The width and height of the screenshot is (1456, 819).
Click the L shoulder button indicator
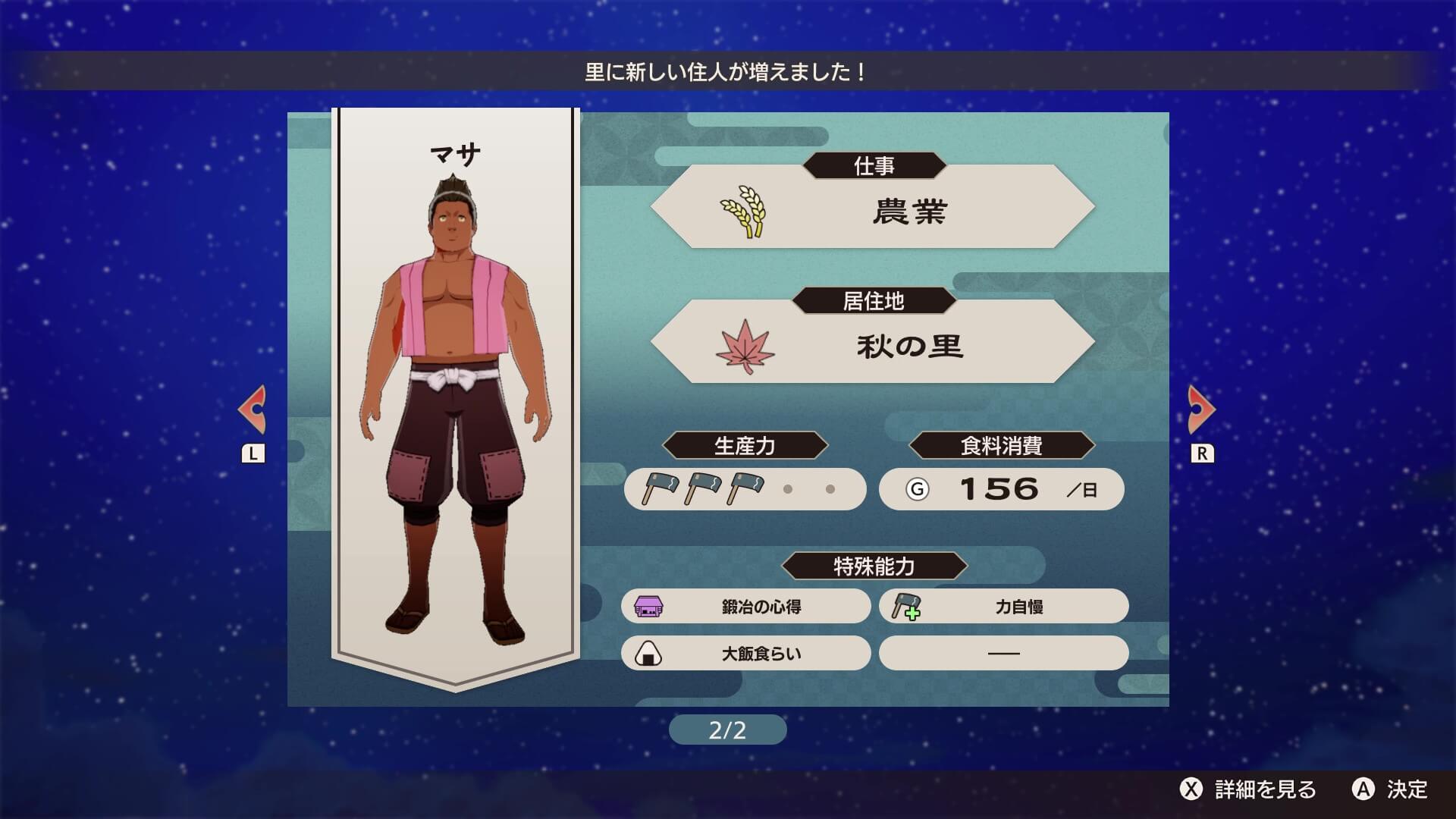tap(253, 453)
